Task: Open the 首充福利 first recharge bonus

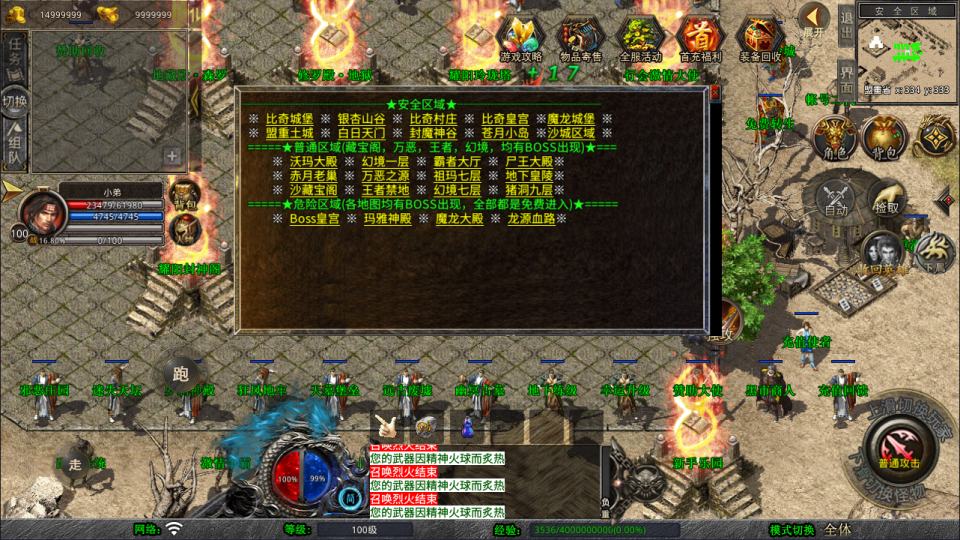Action: click(x=700, y=38)
